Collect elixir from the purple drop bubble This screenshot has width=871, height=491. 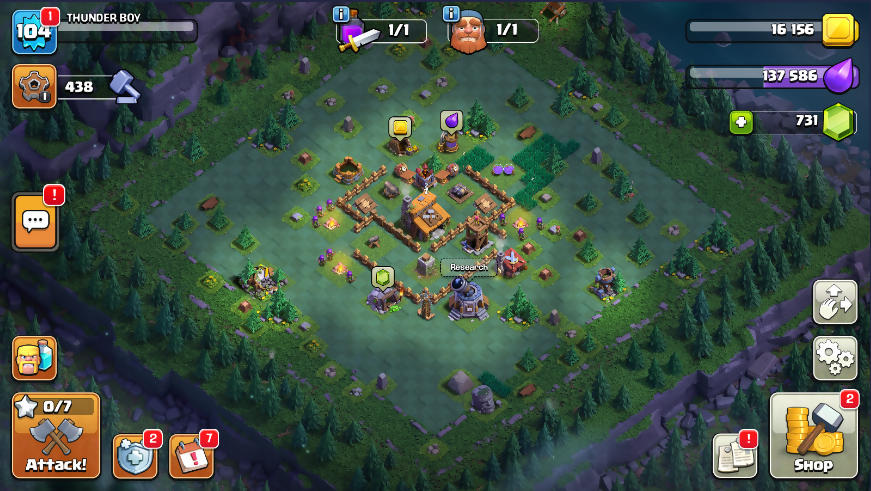click(451, 121)
